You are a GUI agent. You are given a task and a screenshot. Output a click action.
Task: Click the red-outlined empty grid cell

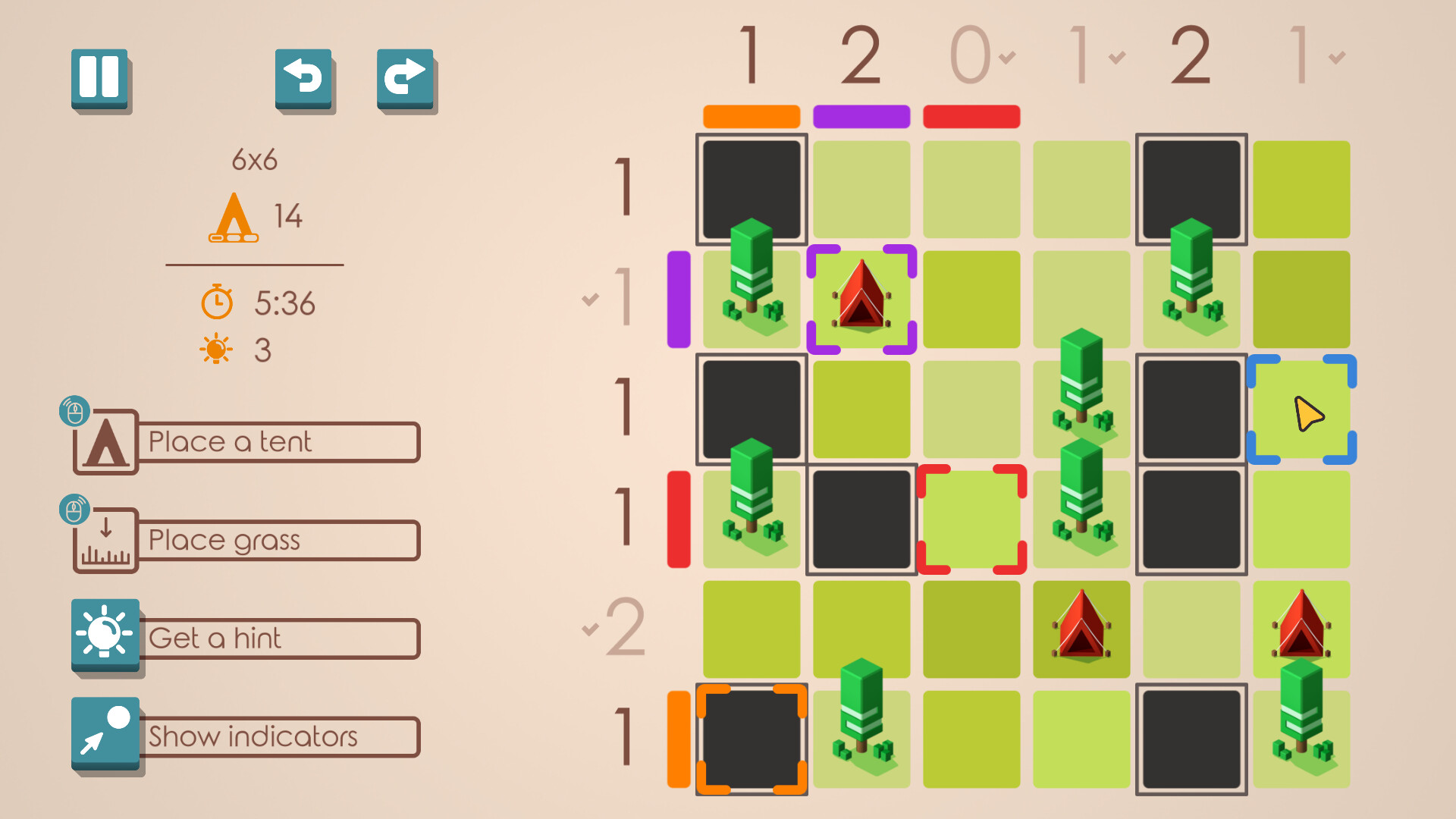pyautogui.click(x=971, y=519)
